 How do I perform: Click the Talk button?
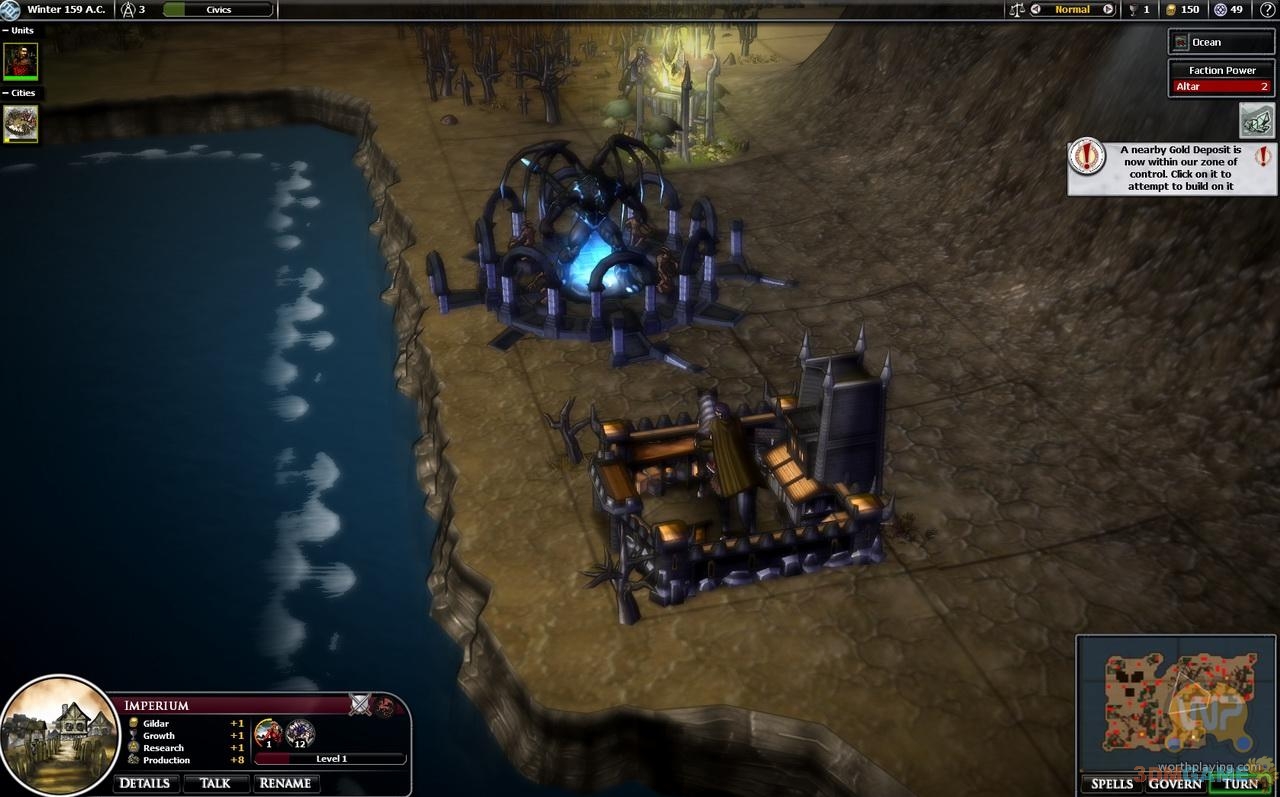(x=215, y=783)
